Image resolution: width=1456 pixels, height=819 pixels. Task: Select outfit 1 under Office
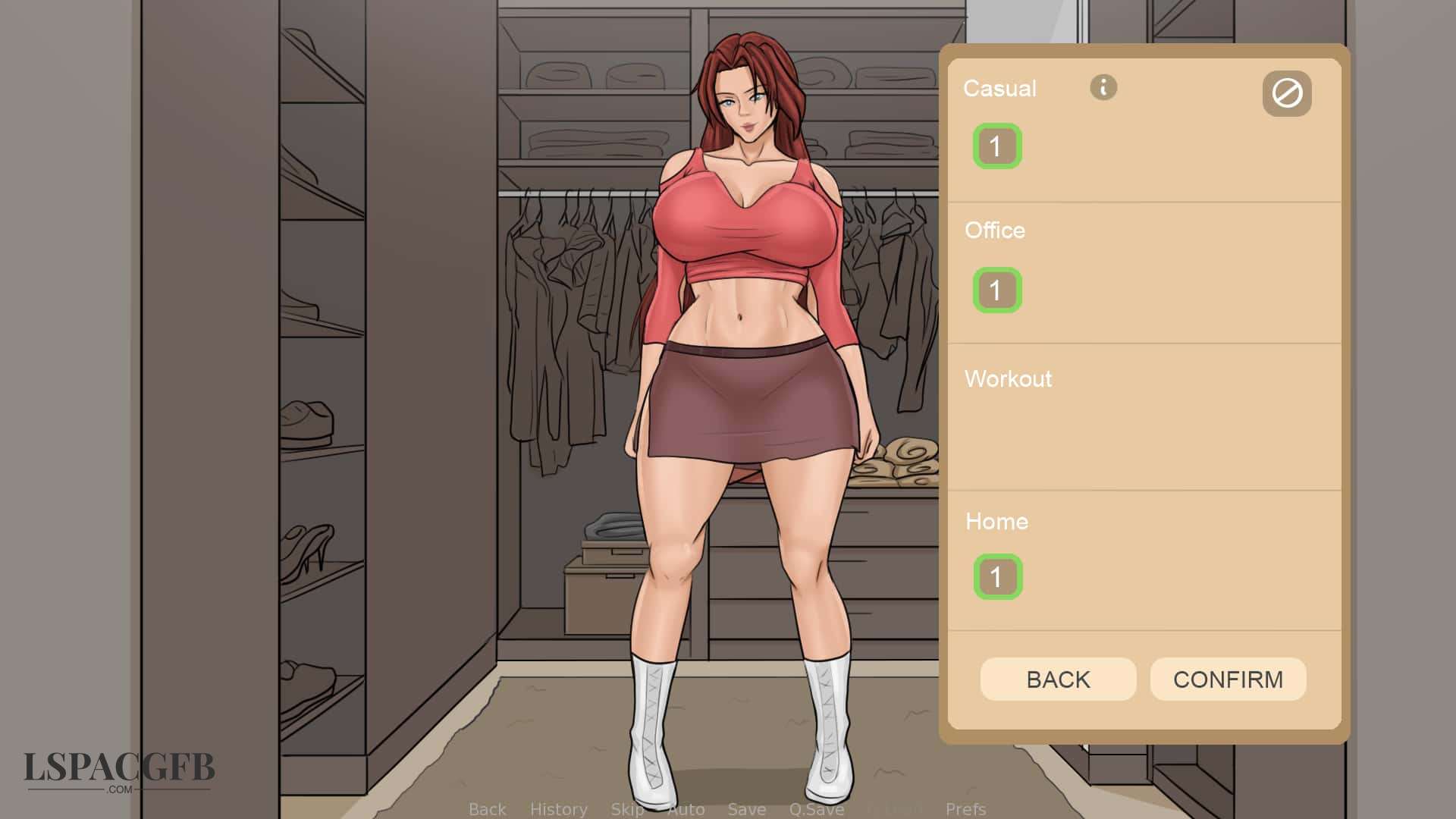[996, 289]
